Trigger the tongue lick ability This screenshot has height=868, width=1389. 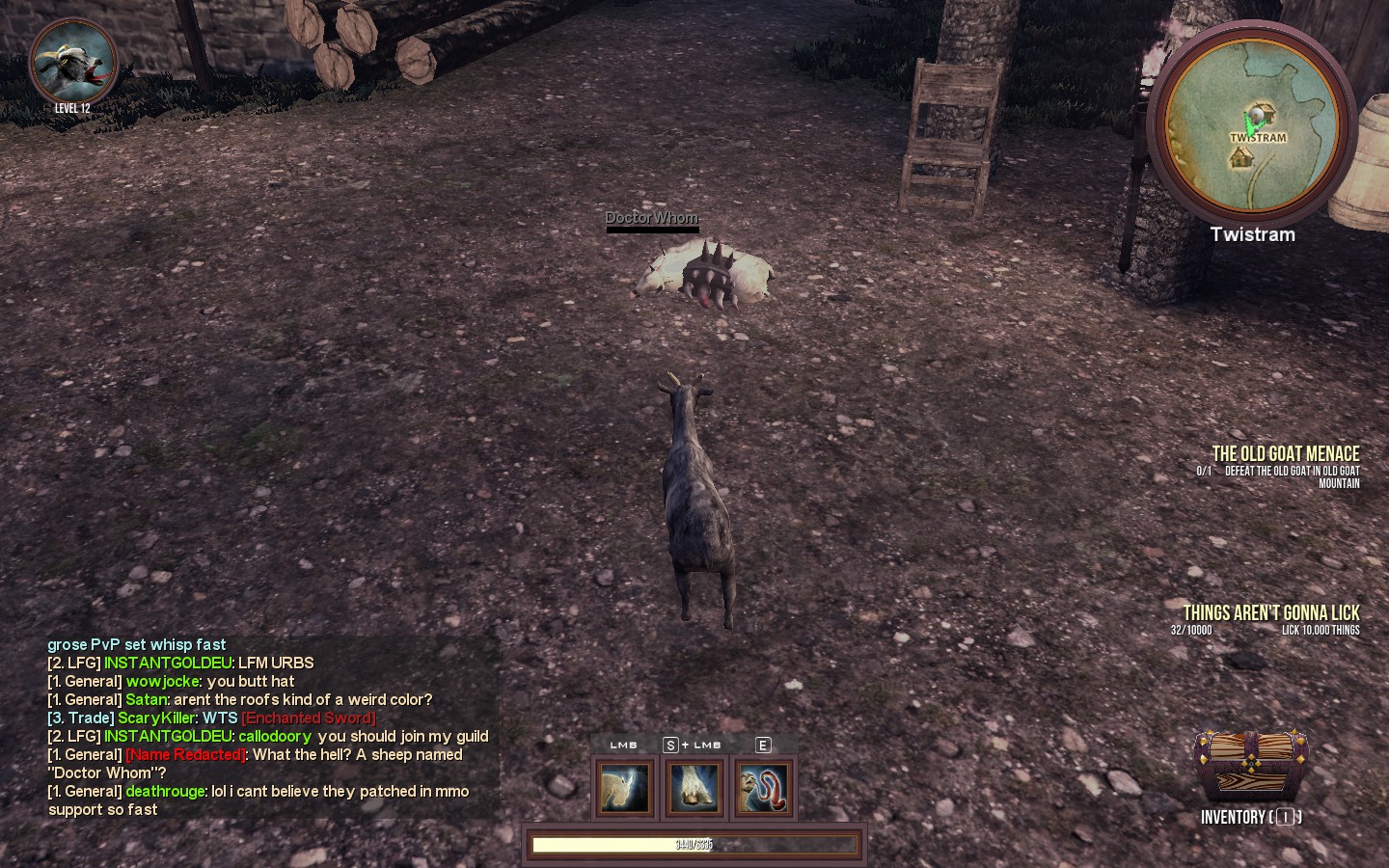point(764,787)
